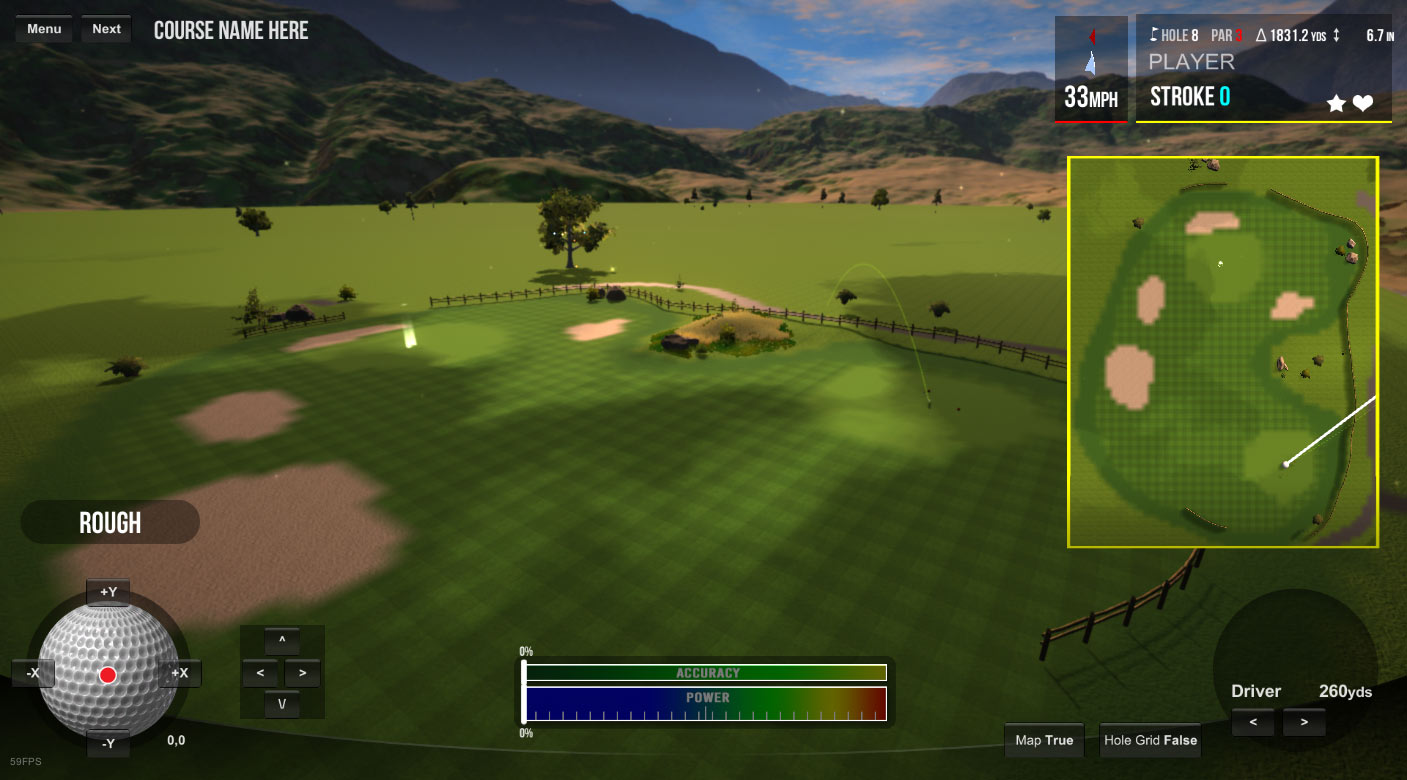1407x780 pixels.
Task: Toggle the Hole Grid False button
Action: pos(1150,741)
